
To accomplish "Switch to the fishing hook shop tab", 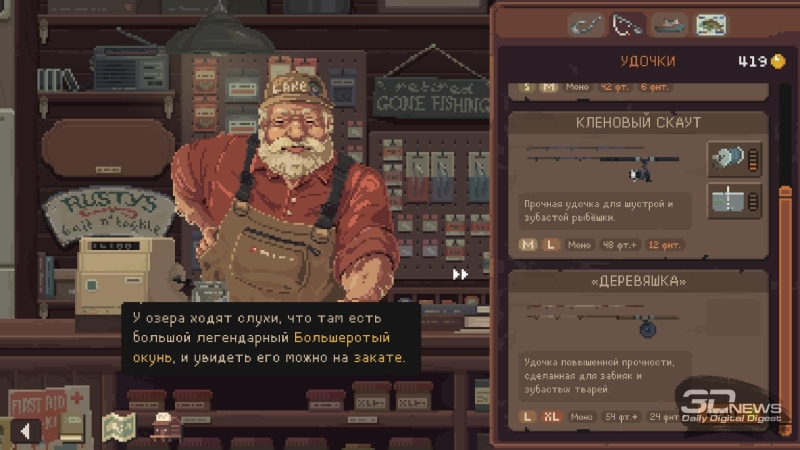I will click(587, 24).
